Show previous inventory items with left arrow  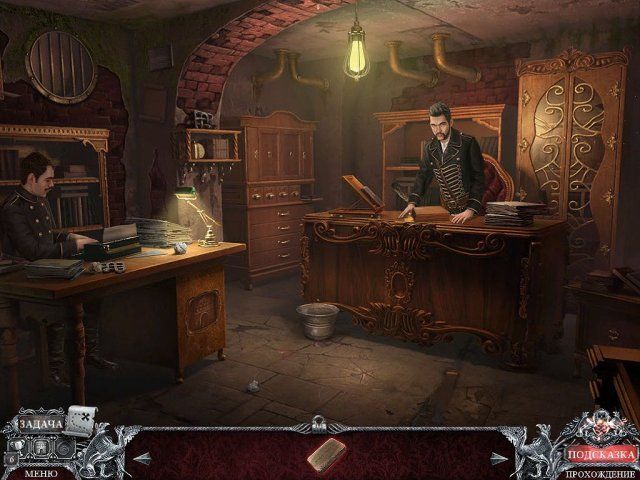tap(141, 458)
